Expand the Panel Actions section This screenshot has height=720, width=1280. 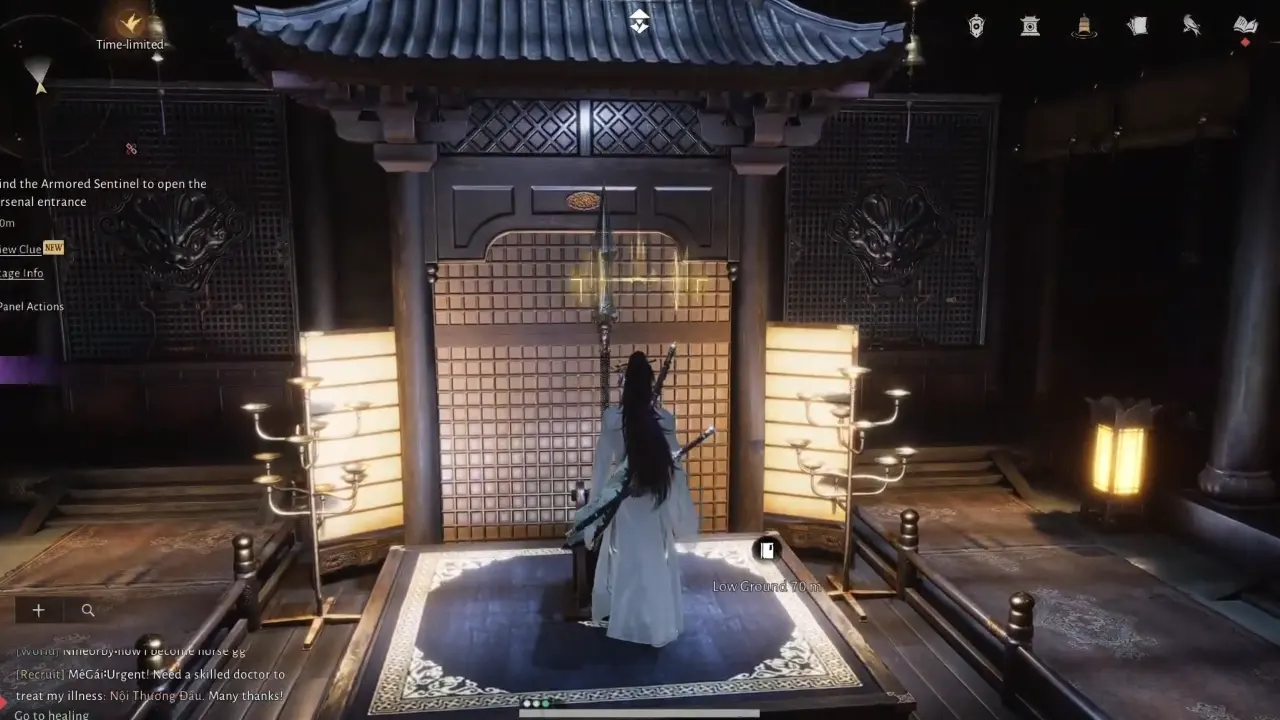point(32,306)
